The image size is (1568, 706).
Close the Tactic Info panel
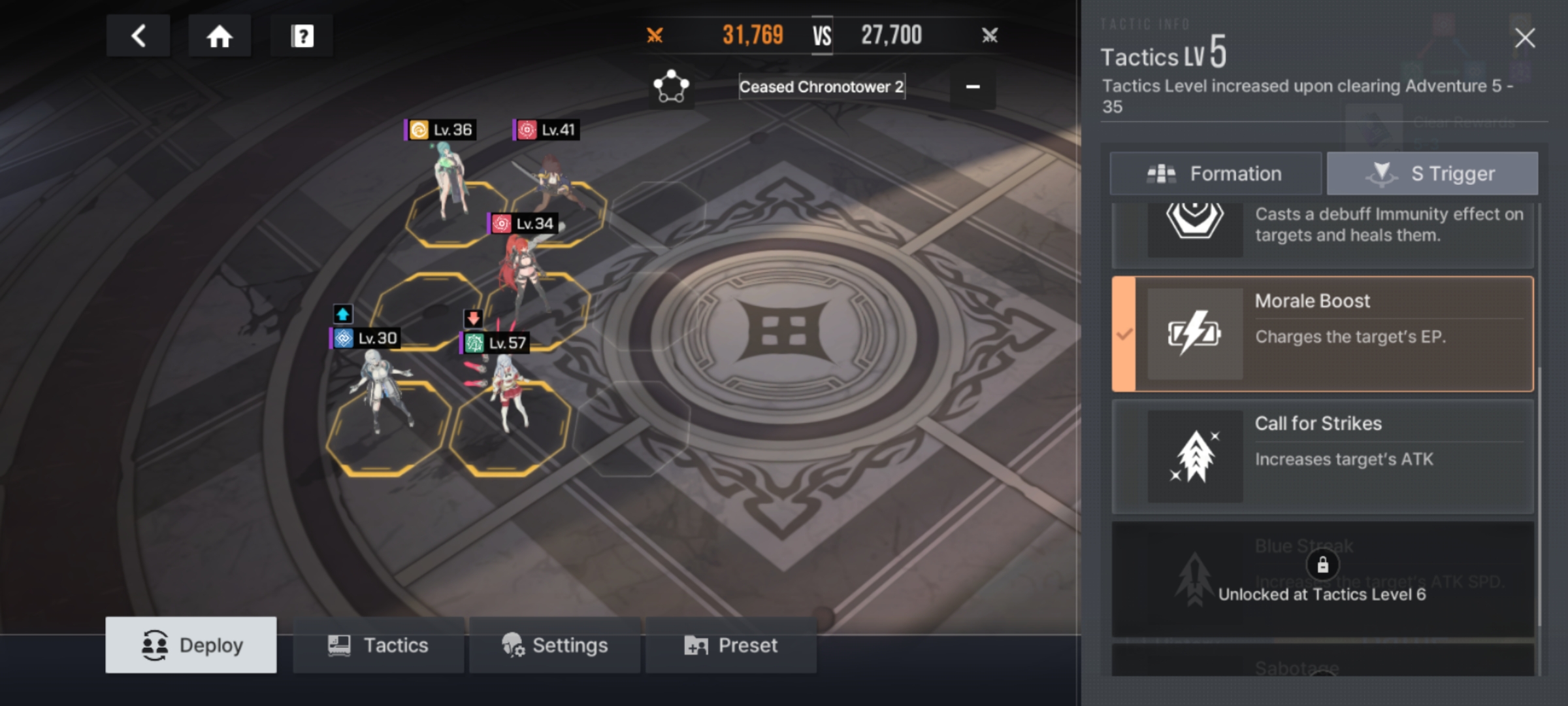(1524, 38)
